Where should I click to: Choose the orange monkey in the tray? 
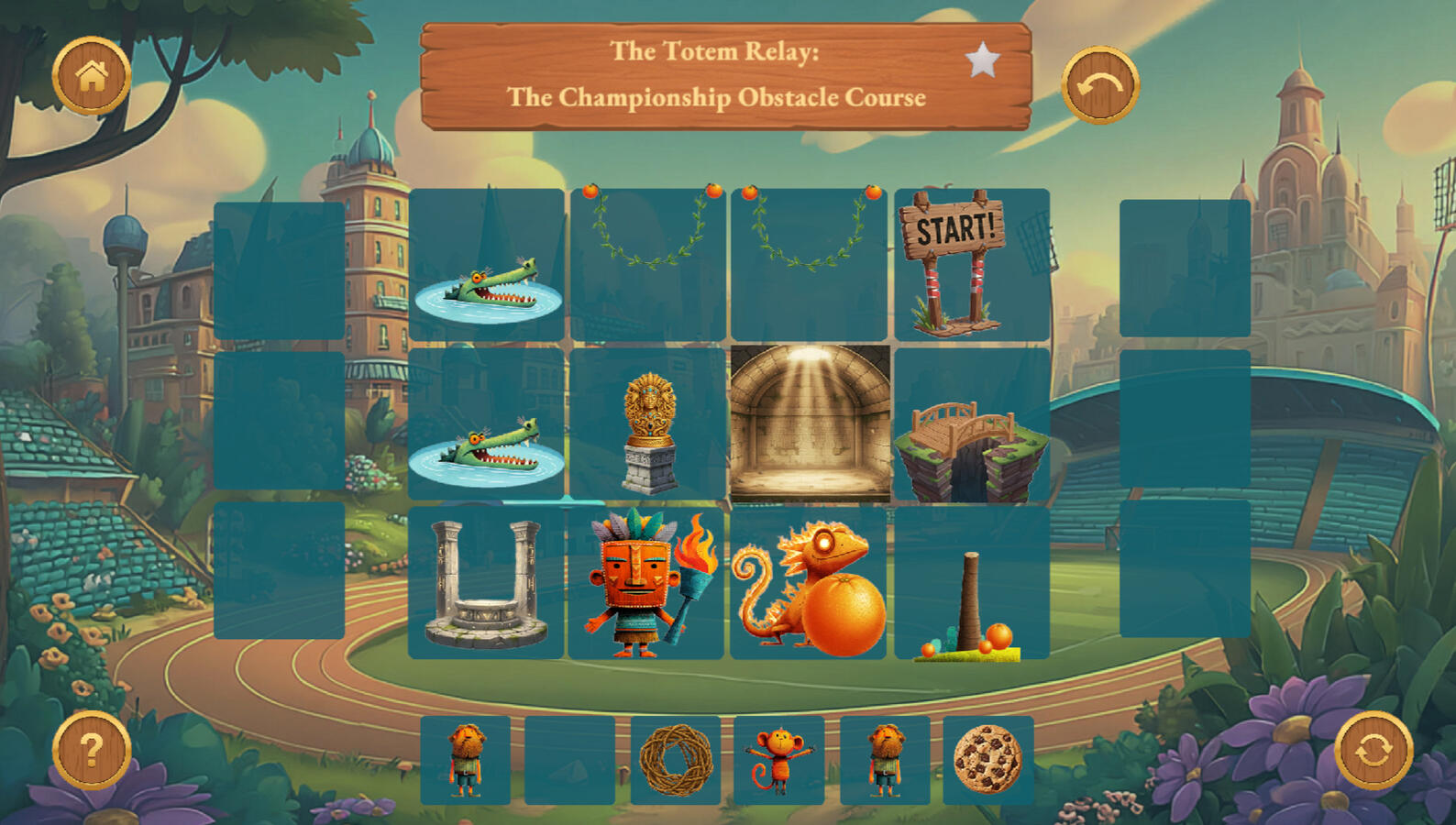[x=779, y=760]
